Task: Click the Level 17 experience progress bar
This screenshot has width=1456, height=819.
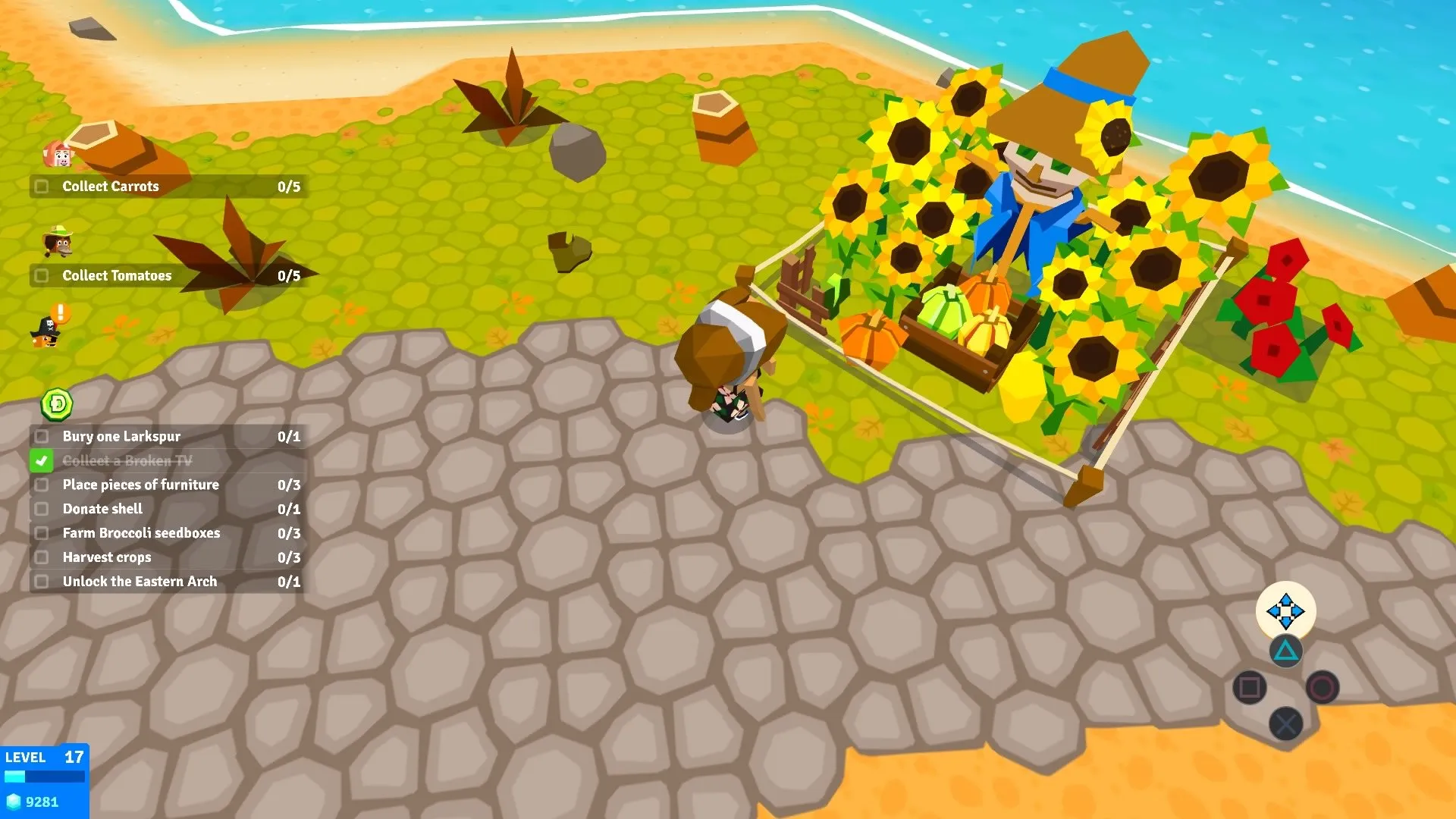Action: point(45,775)
